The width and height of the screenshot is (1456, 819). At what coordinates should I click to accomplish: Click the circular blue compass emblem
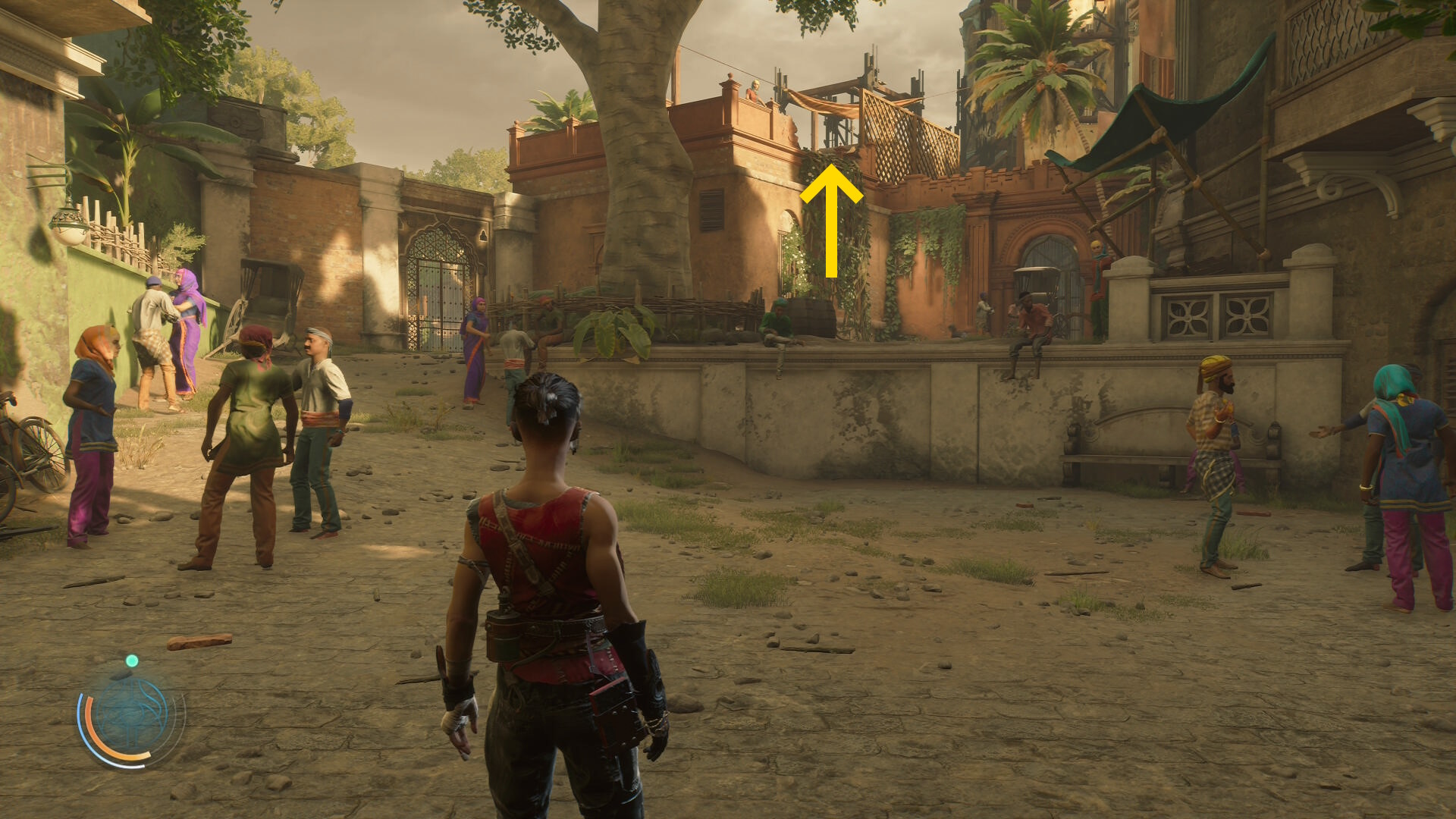tap(131, 714)
